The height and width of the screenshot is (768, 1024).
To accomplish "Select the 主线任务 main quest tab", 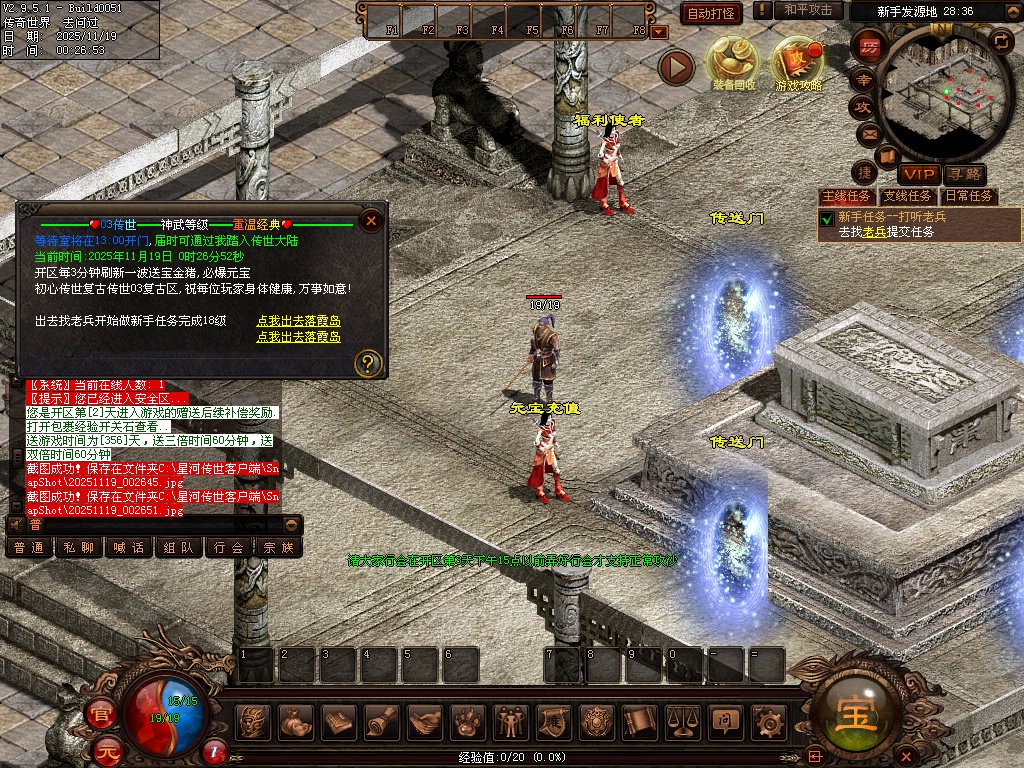I will [846, 197].
